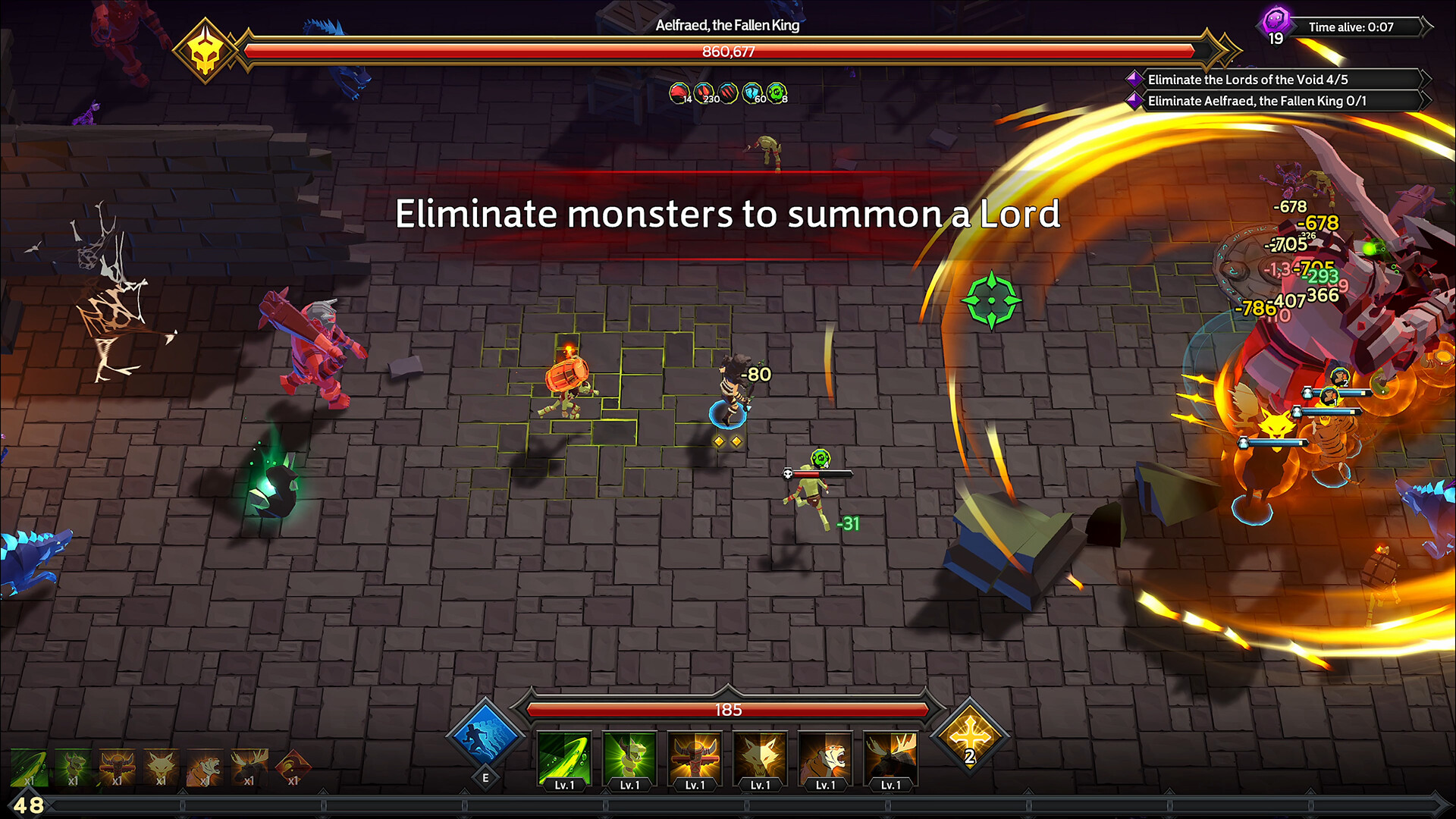Click the green poison buff showing 8
1456x819 pixels.
coord(775,93)
